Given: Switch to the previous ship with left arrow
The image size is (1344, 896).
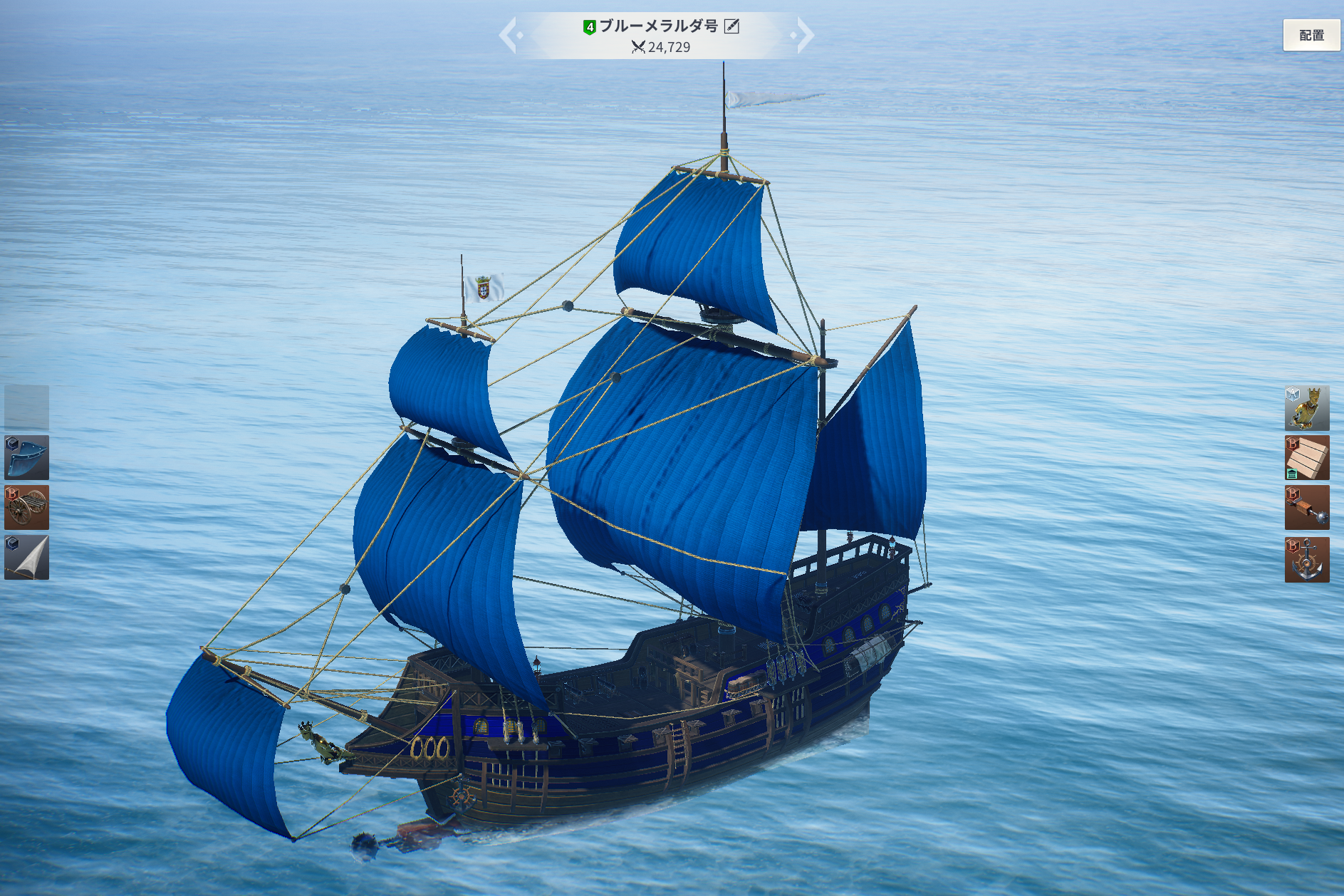Looking at the screenshot, I should (508, 36).
